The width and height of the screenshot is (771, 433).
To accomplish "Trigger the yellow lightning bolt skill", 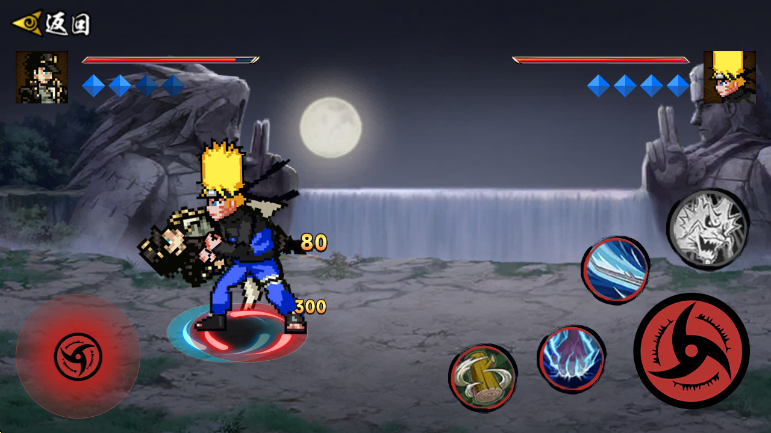I will pos(482,377).
